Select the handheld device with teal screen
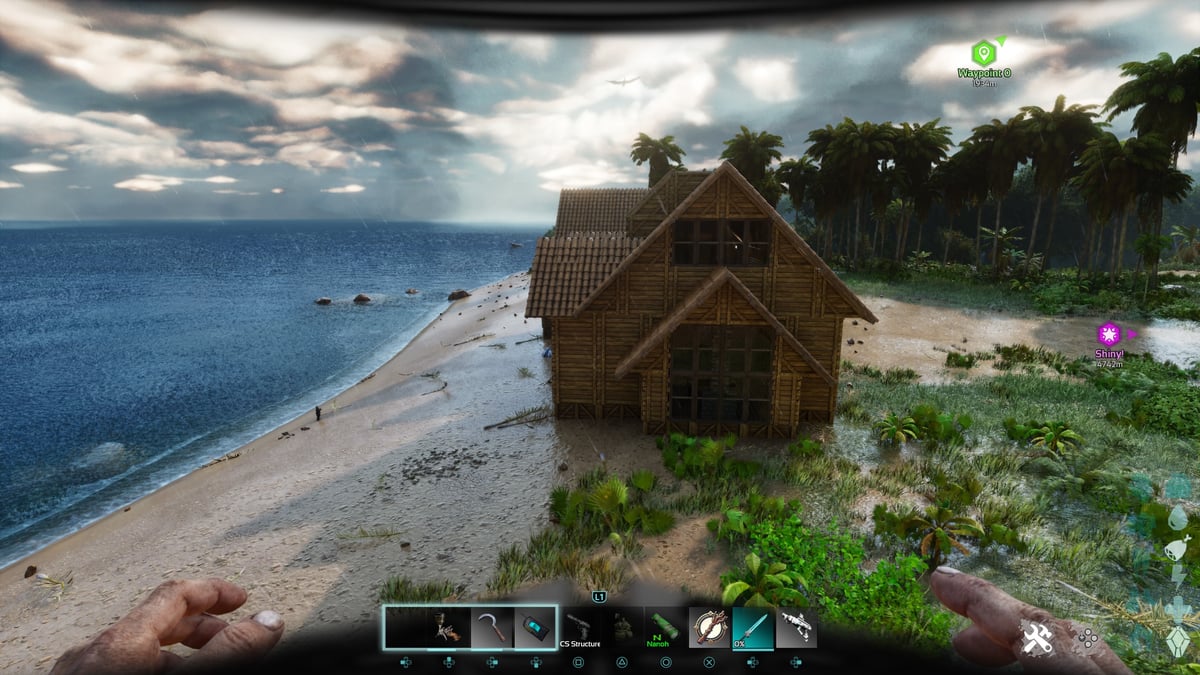 point(535,627)
